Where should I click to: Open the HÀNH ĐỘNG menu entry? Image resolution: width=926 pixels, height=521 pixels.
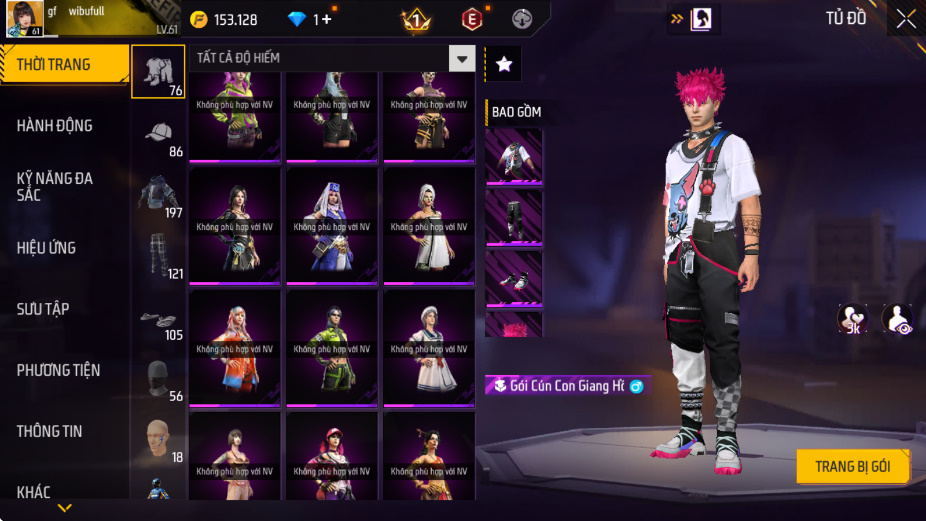[55, 126]
